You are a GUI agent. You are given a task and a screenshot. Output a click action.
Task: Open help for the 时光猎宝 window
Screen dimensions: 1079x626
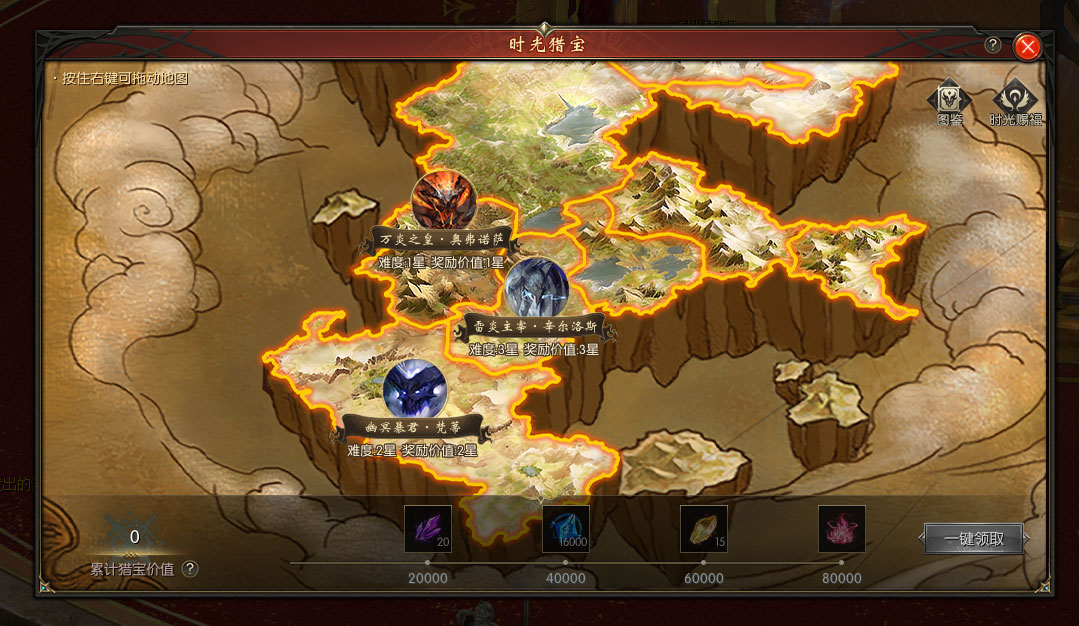(993, 45)
